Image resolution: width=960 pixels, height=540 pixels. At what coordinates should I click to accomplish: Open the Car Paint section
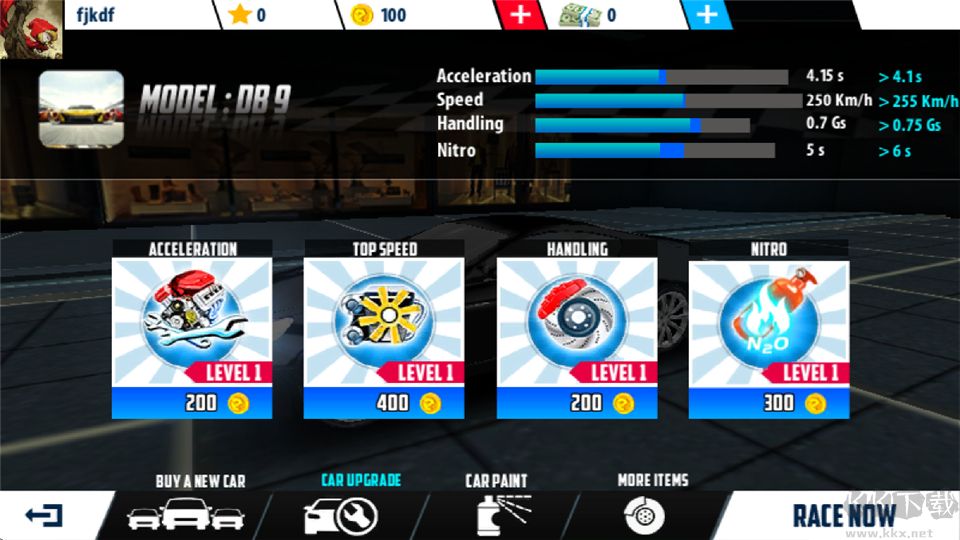(497, 506)
